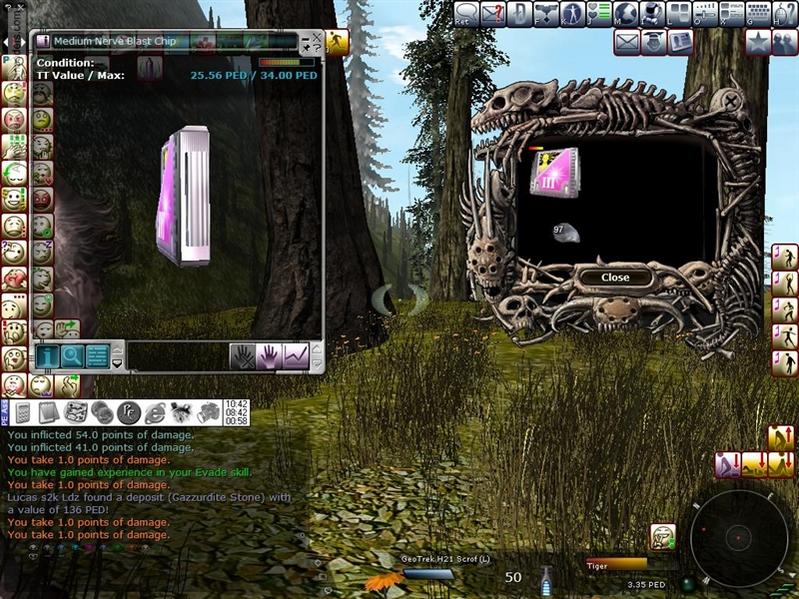The height and width of the screenshot is (599, 799).
Task: Click the X on the skull frame corner
Action: 733,101
